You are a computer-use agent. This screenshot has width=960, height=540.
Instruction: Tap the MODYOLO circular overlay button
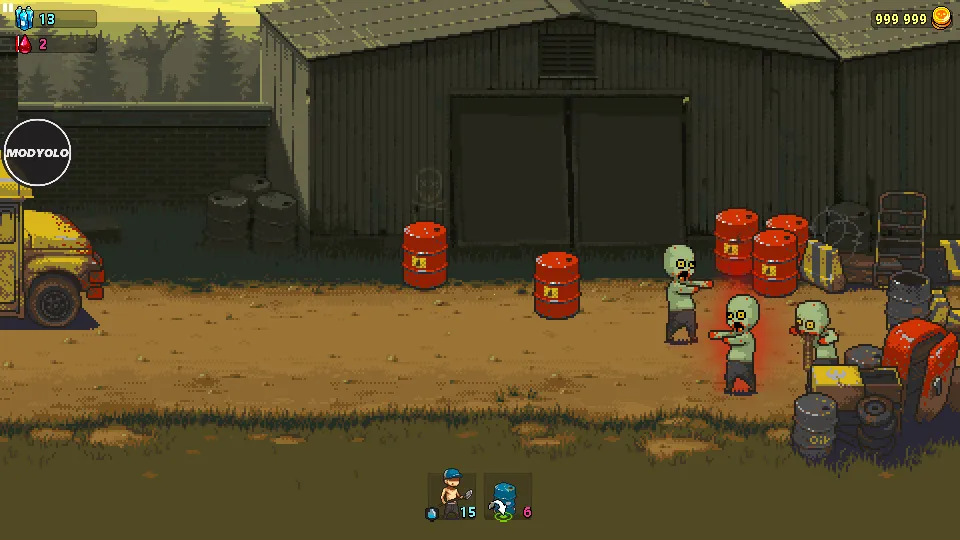[38, 153]
